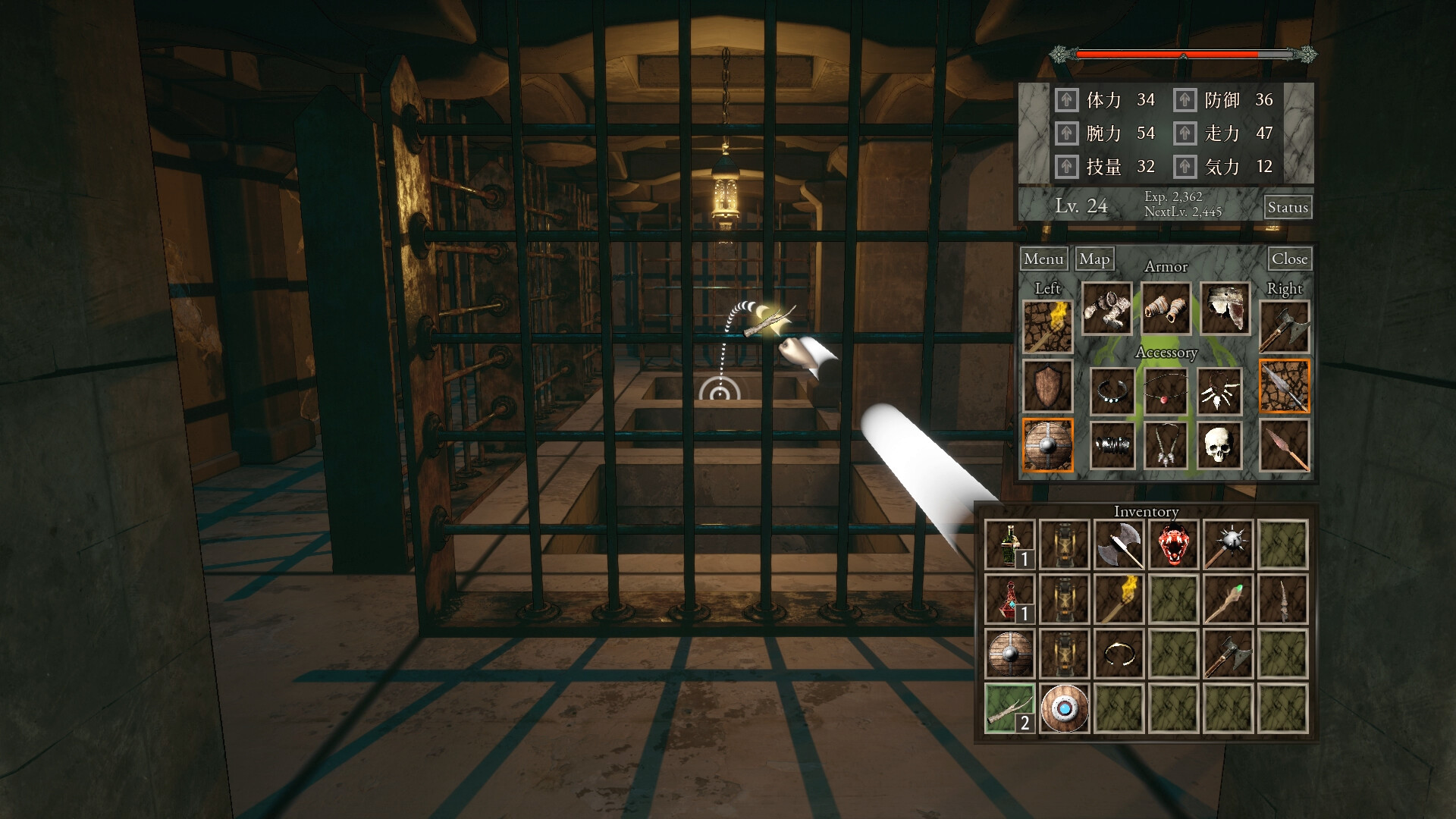The image size is (1456, 819).
Task: Select the red gem necklace accessory
Action: pyautogui.click(x=1166, y=391)
